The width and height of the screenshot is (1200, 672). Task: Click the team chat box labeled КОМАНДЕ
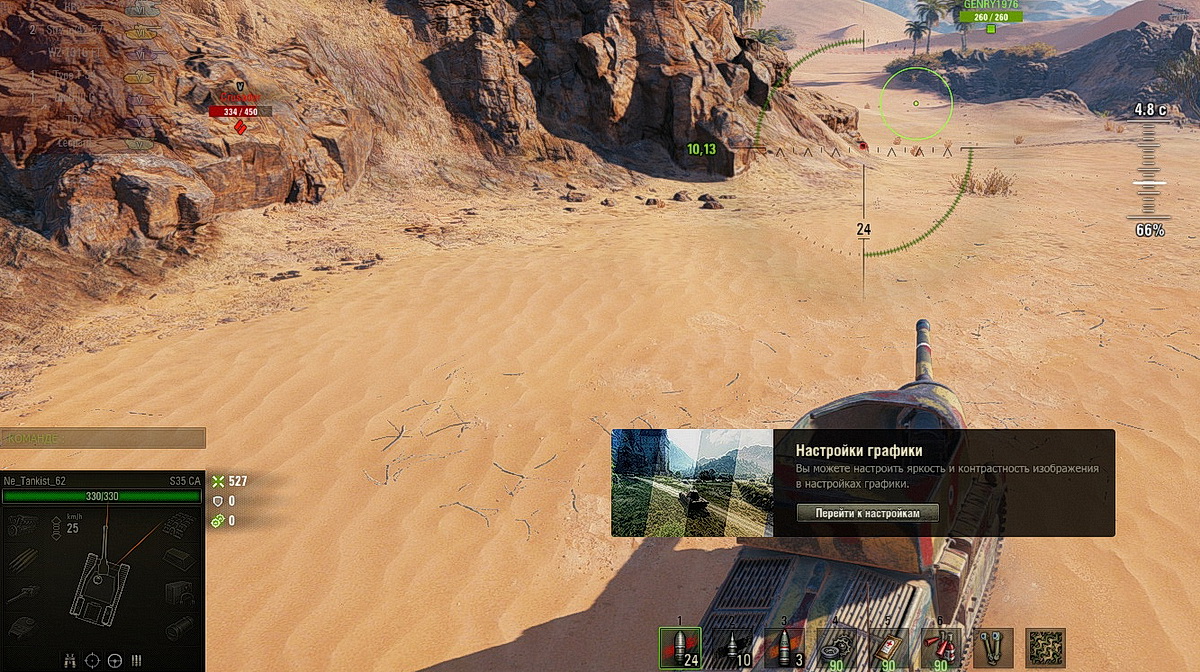[103, 438]
